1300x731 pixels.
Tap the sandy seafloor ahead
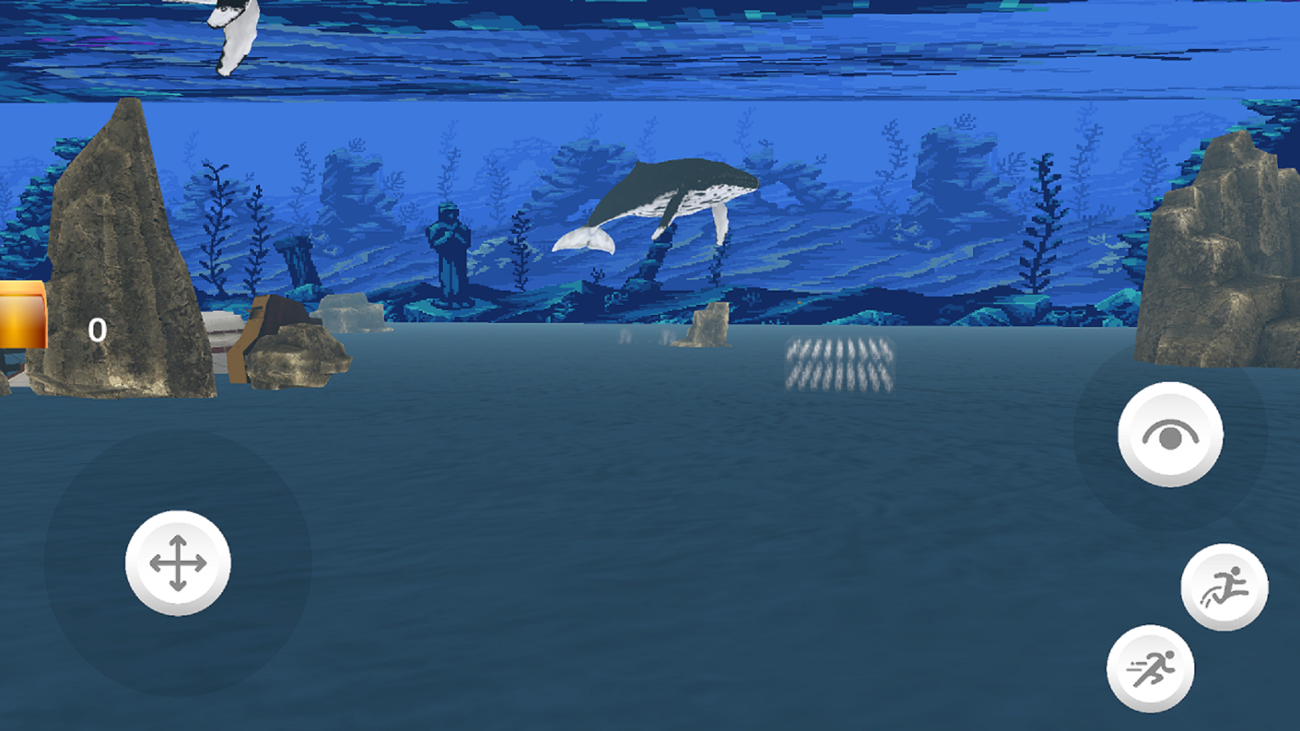pyautogui.click(x=650, y=550)
